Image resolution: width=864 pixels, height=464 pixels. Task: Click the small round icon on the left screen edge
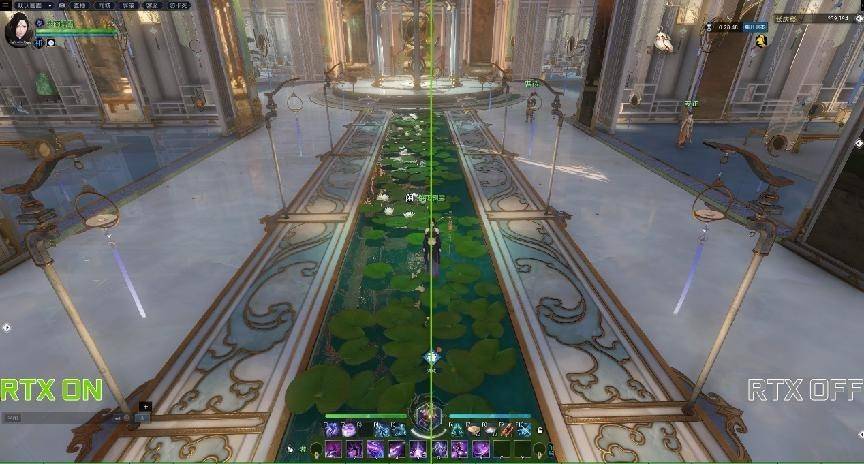(6, 327)
